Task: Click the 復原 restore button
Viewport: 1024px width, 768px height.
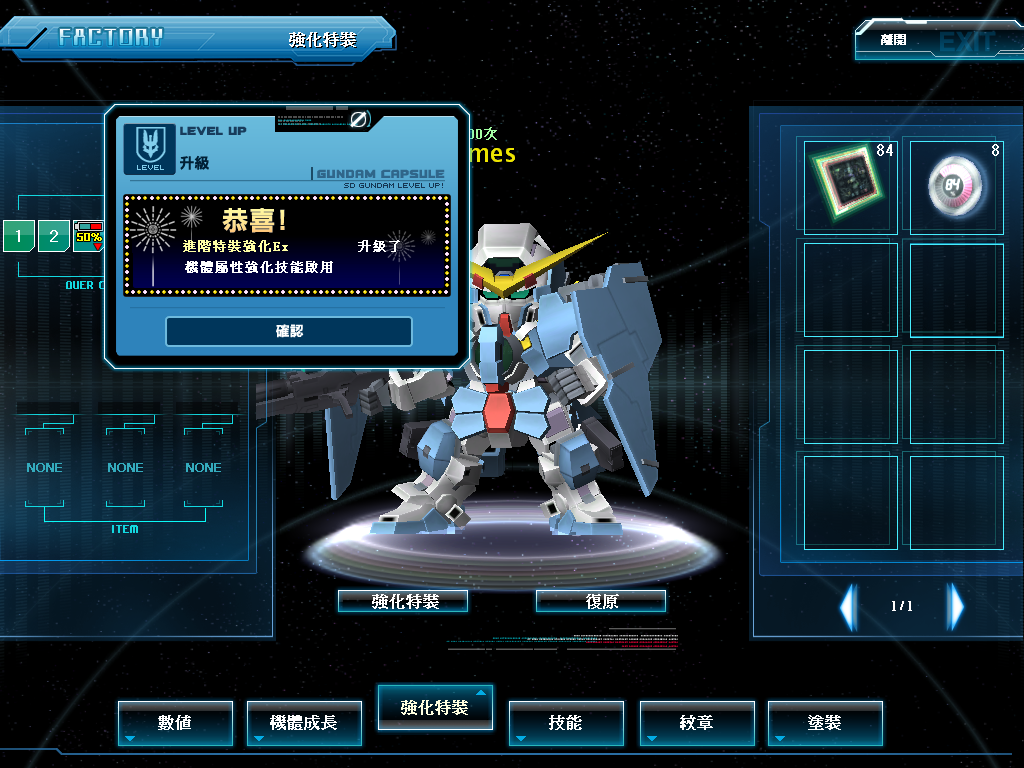Action: (601, 601)
